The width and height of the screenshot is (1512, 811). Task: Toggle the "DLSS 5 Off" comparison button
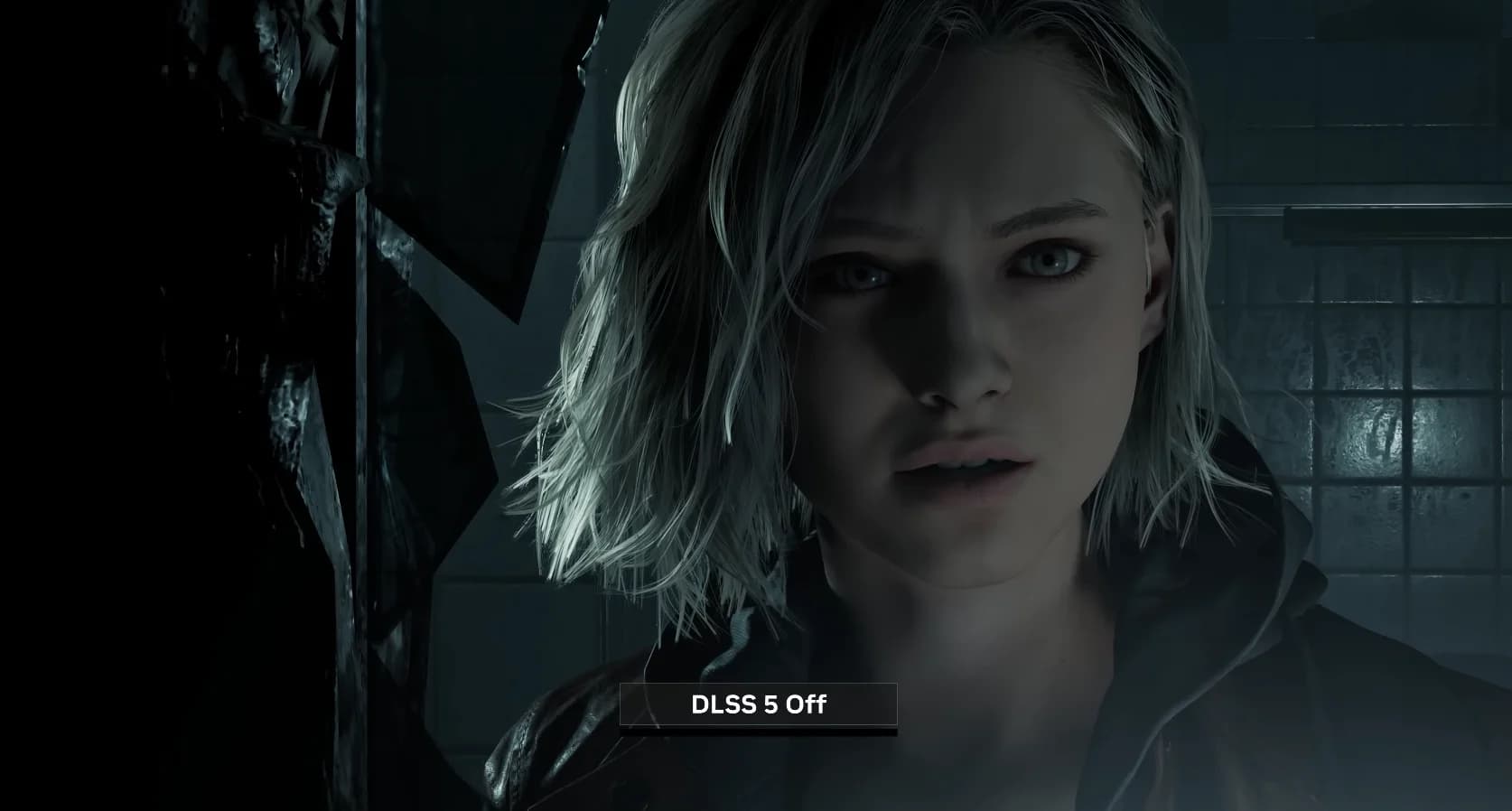point(758,704)
